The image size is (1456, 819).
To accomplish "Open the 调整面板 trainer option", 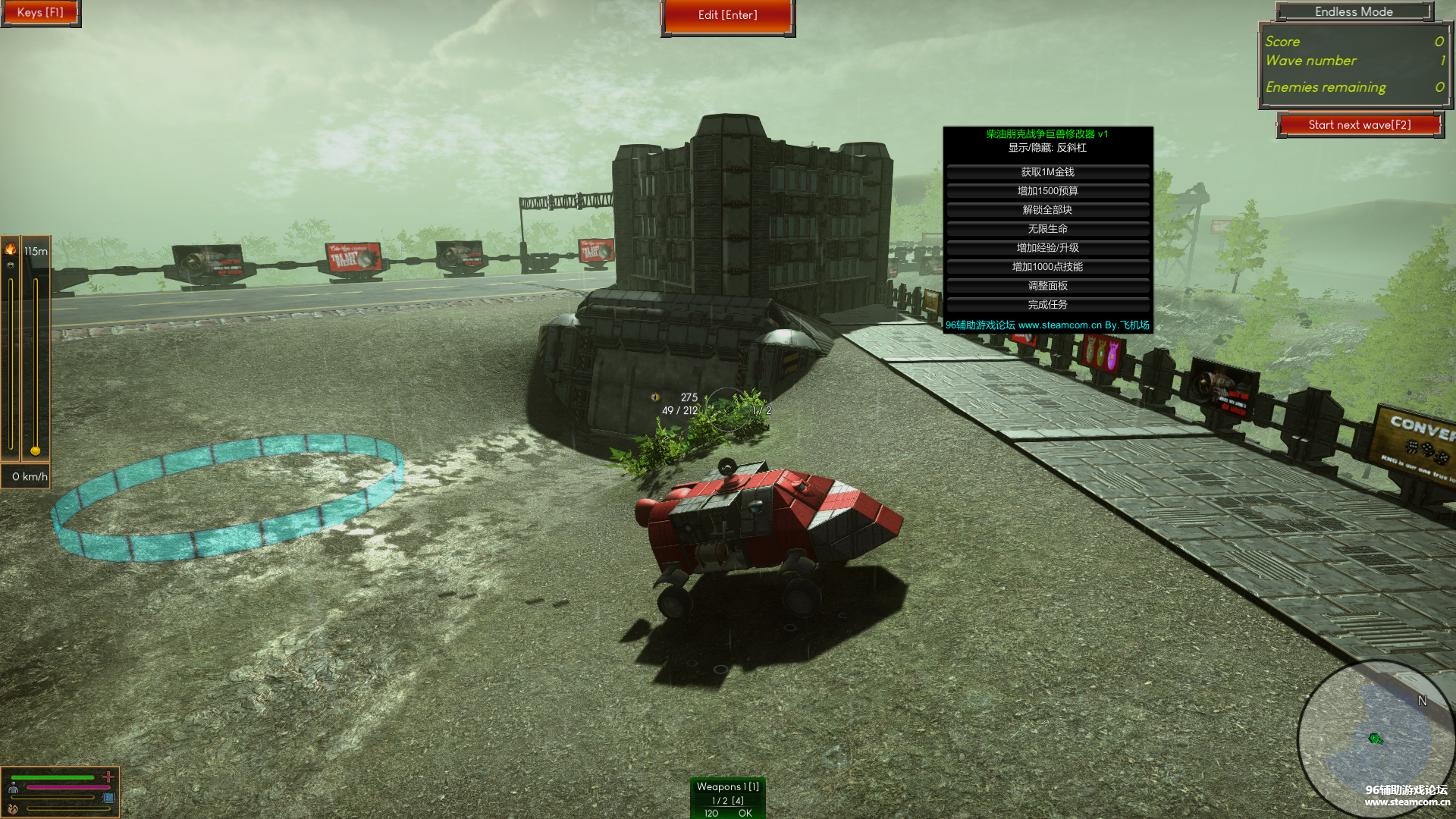I will point(1047,286).
